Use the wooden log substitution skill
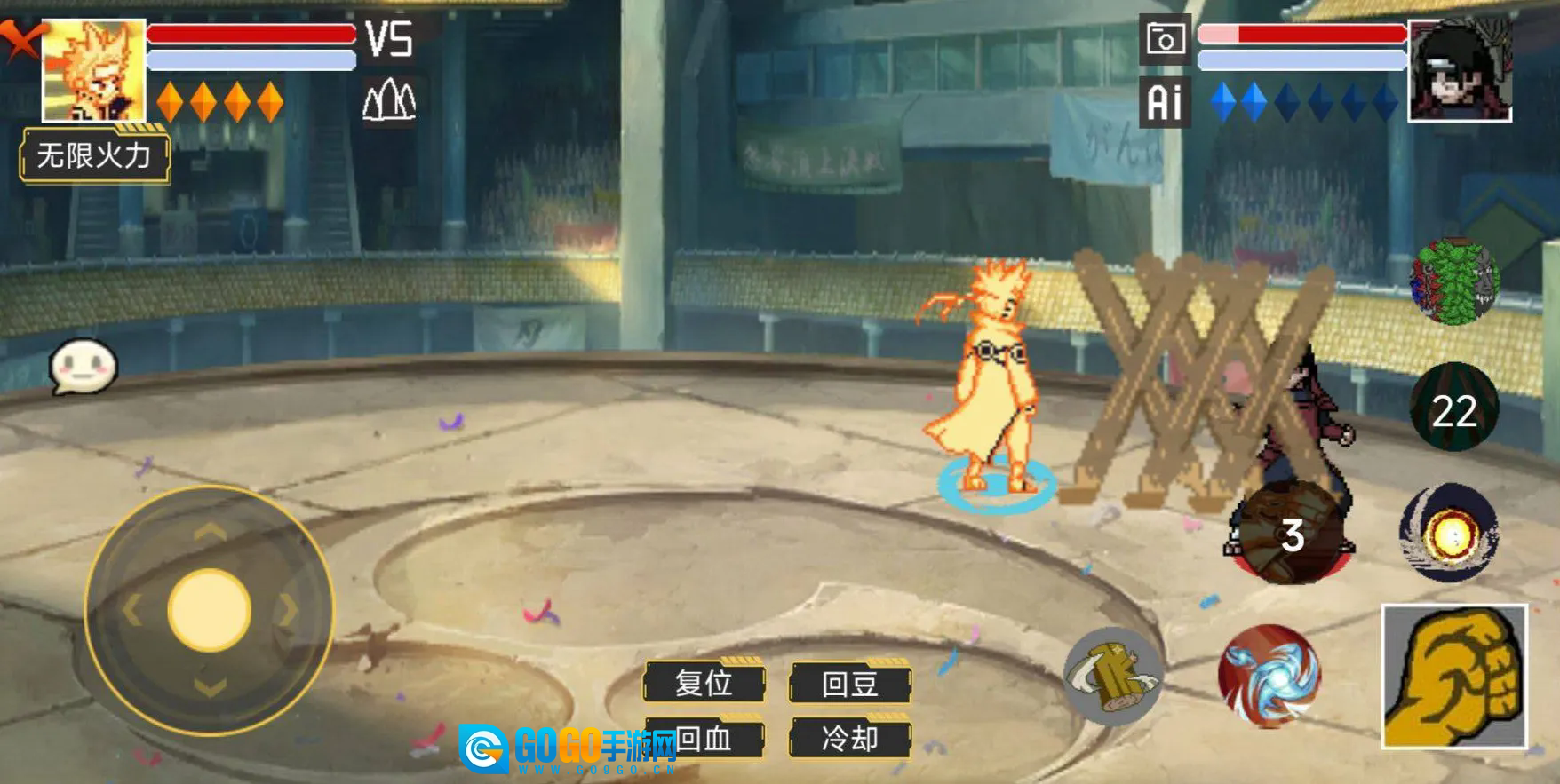Viewport: 1560px width, 784px height. pyautogui.click(x=1113, y=675)
